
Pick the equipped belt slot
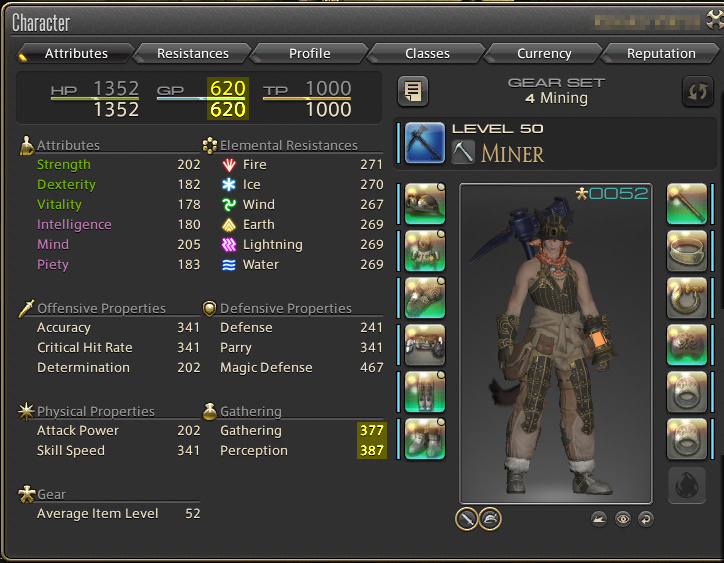tap(425, 345)
